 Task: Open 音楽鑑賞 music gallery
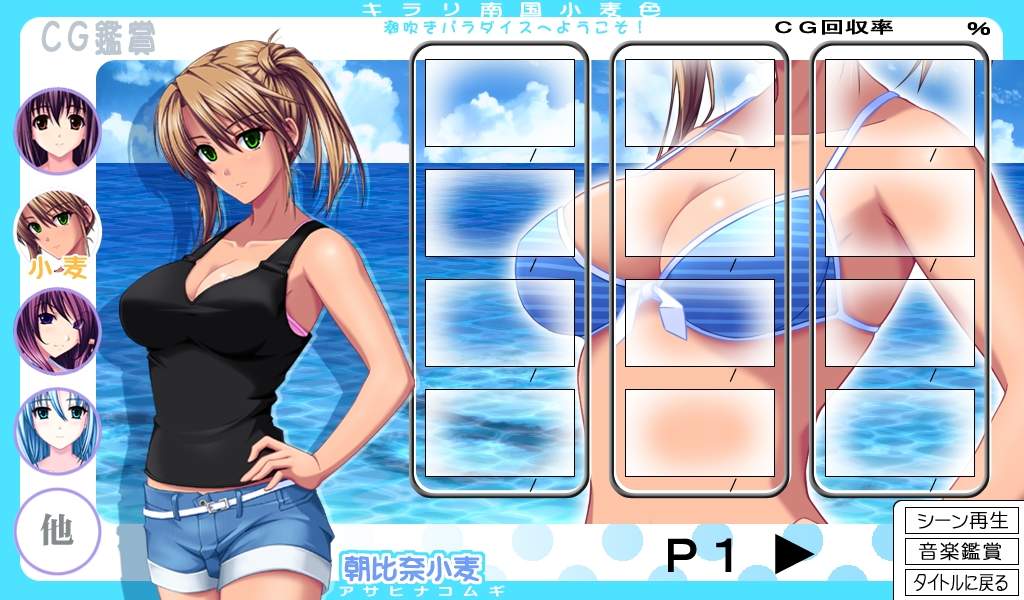click(x=961, y=551)
